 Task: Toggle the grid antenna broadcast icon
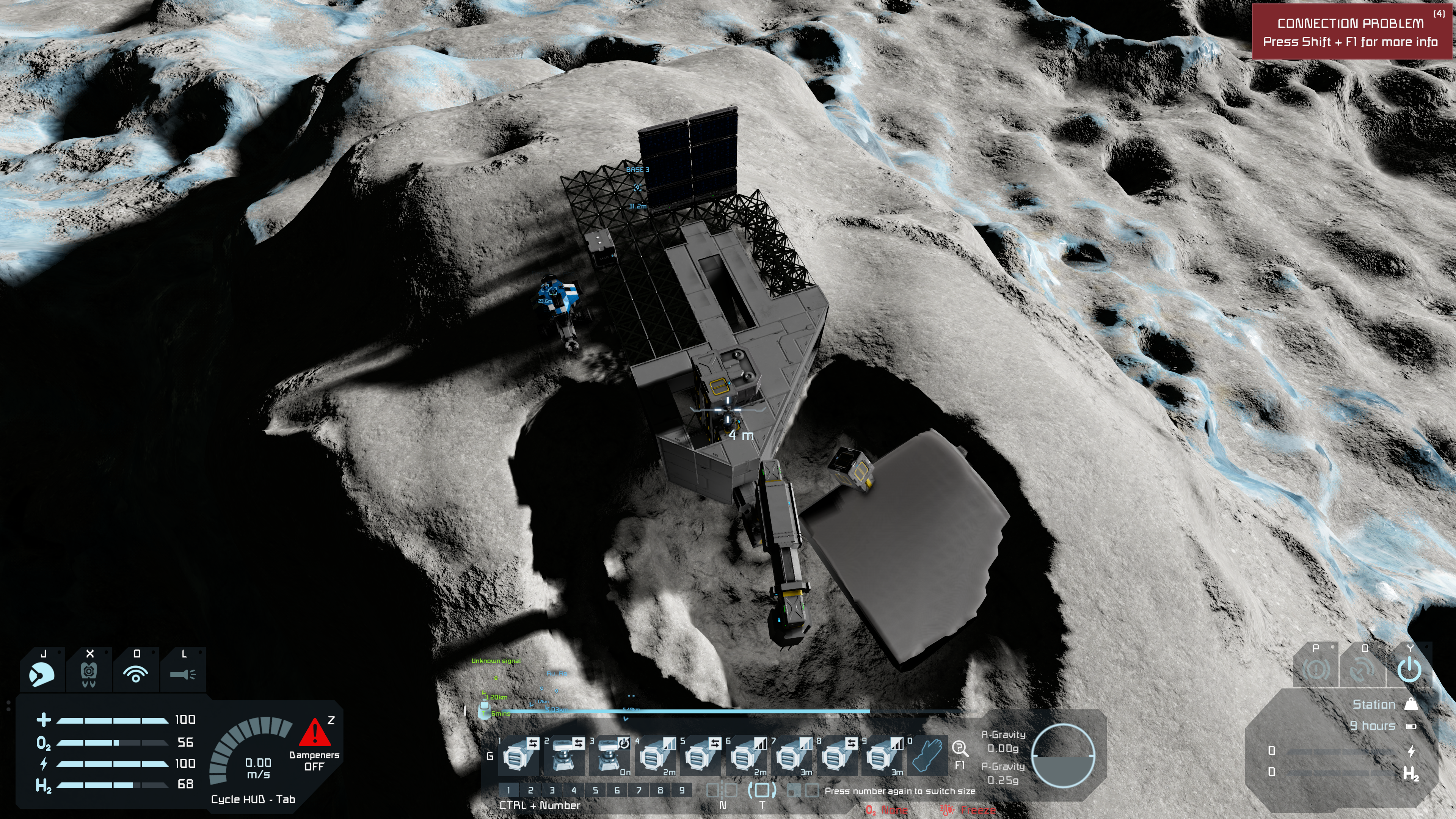1362,670
